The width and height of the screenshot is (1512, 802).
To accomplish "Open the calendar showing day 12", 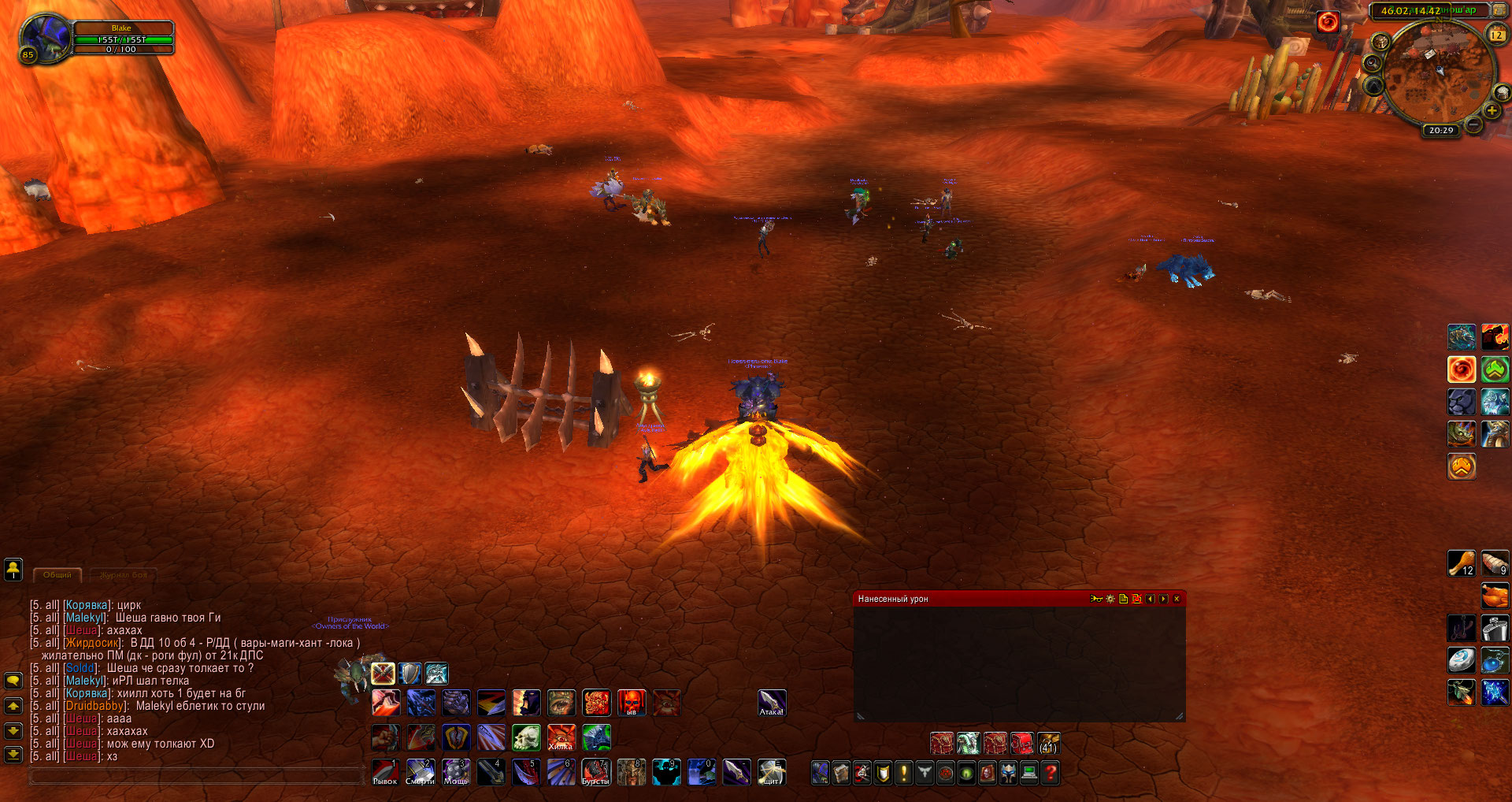I will pos(1496,35).
